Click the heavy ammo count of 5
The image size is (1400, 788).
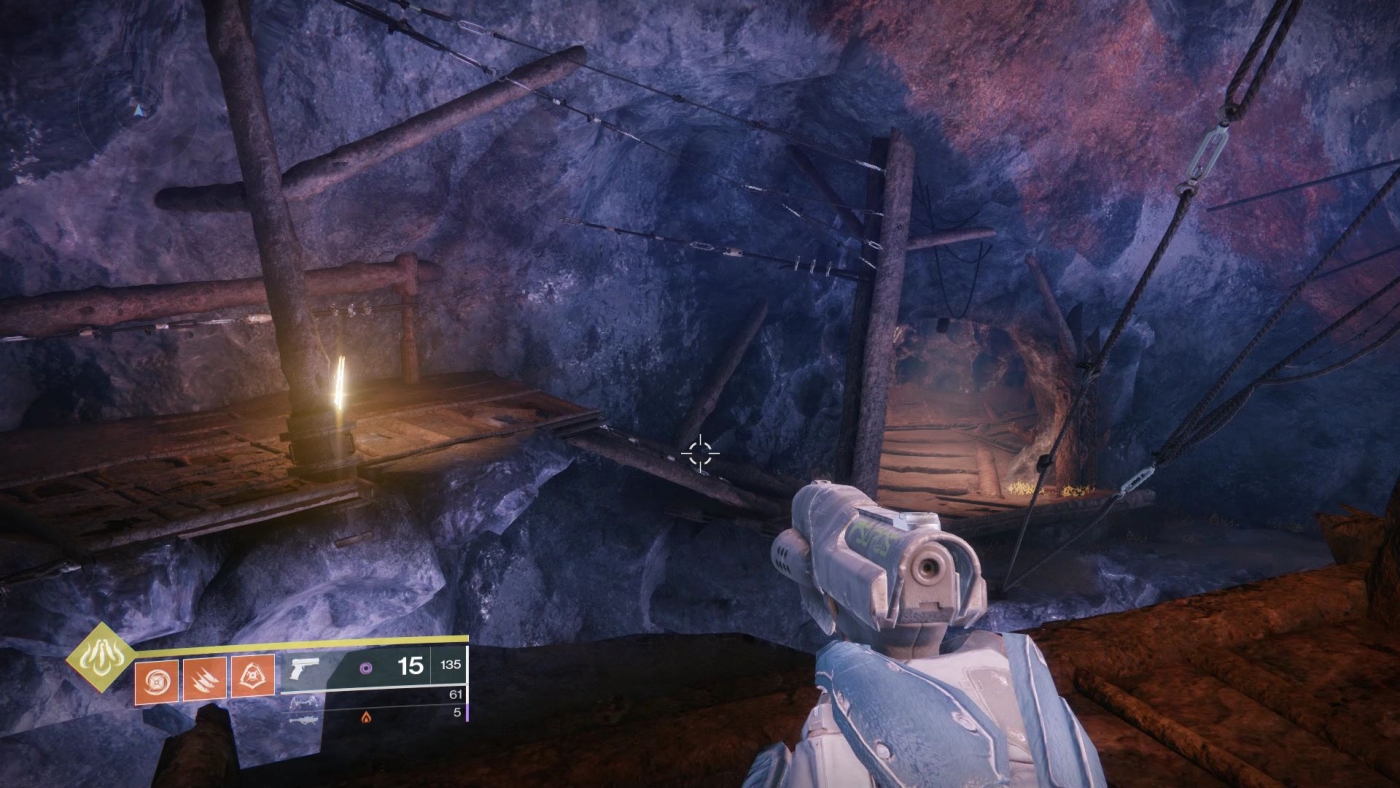457,713
